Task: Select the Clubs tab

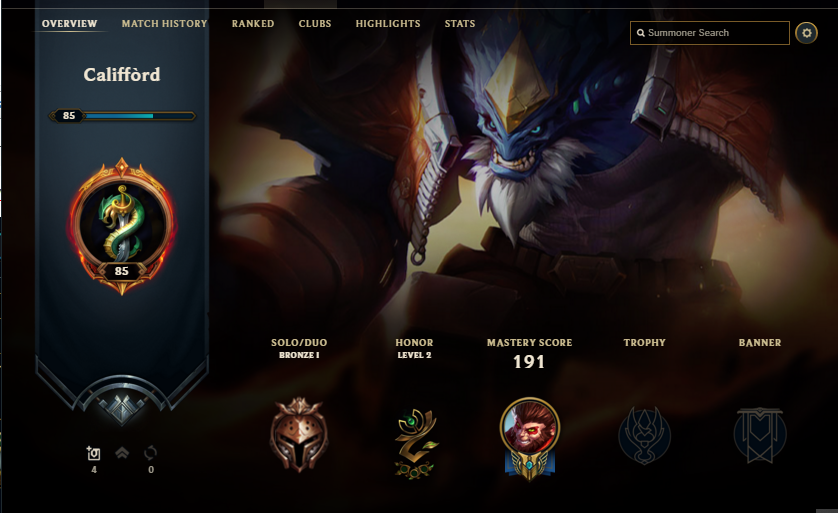Action: click(x=315, y=24)
